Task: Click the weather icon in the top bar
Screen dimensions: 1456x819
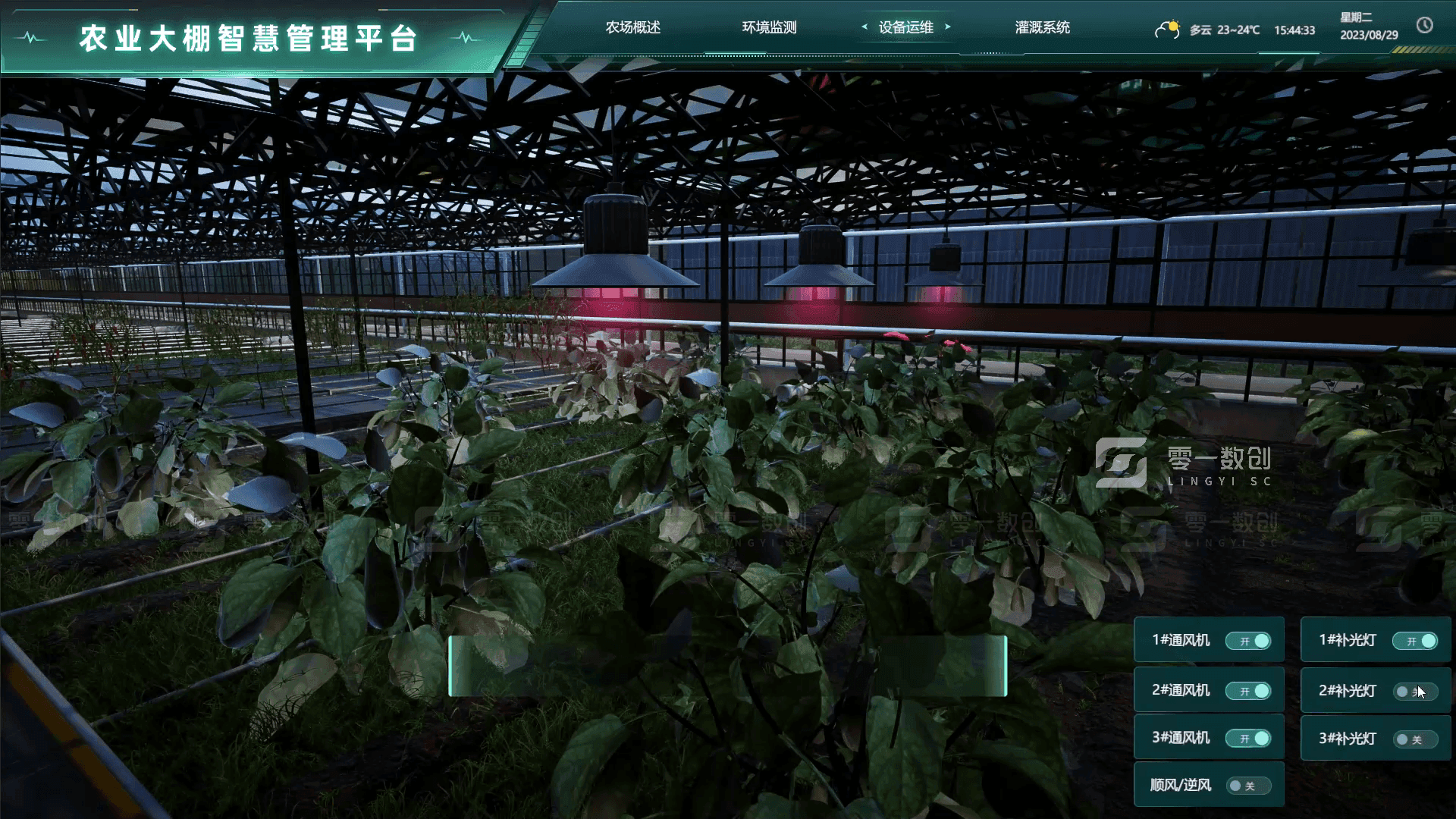Action: pos(1168,29)
